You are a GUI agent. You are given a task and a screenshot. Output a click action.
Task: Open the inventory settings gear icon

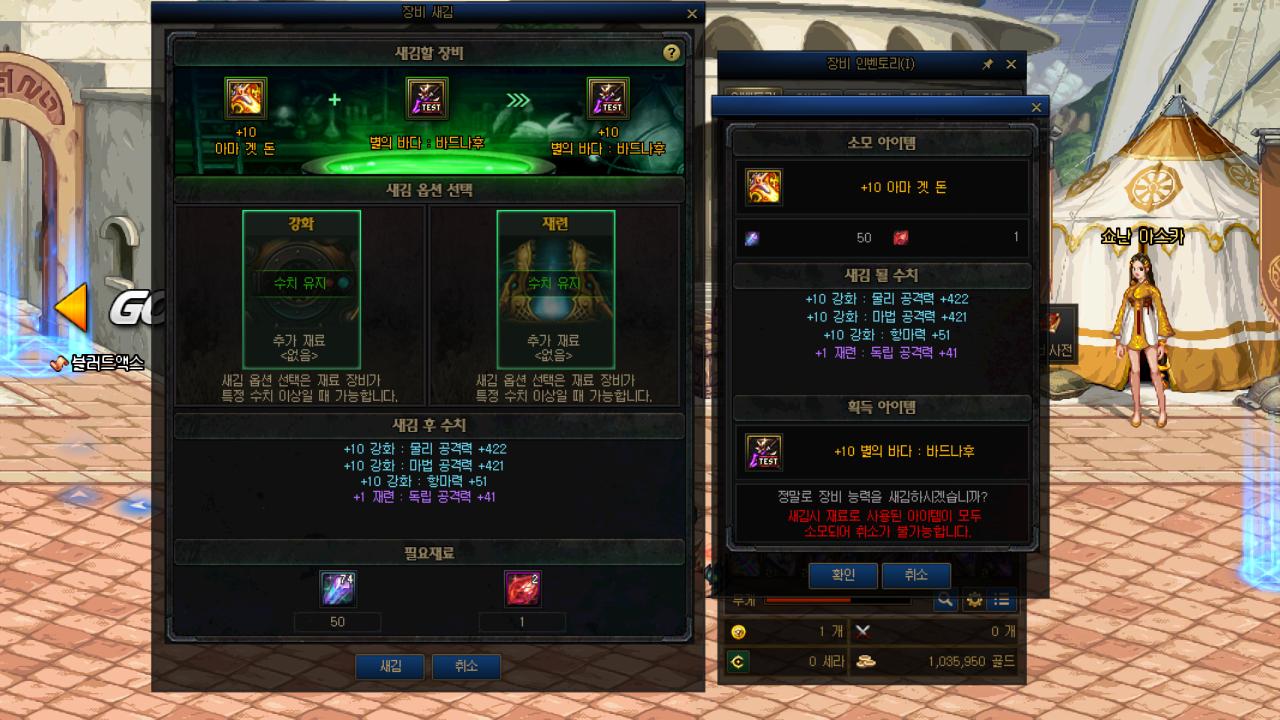tap(976, 601)
